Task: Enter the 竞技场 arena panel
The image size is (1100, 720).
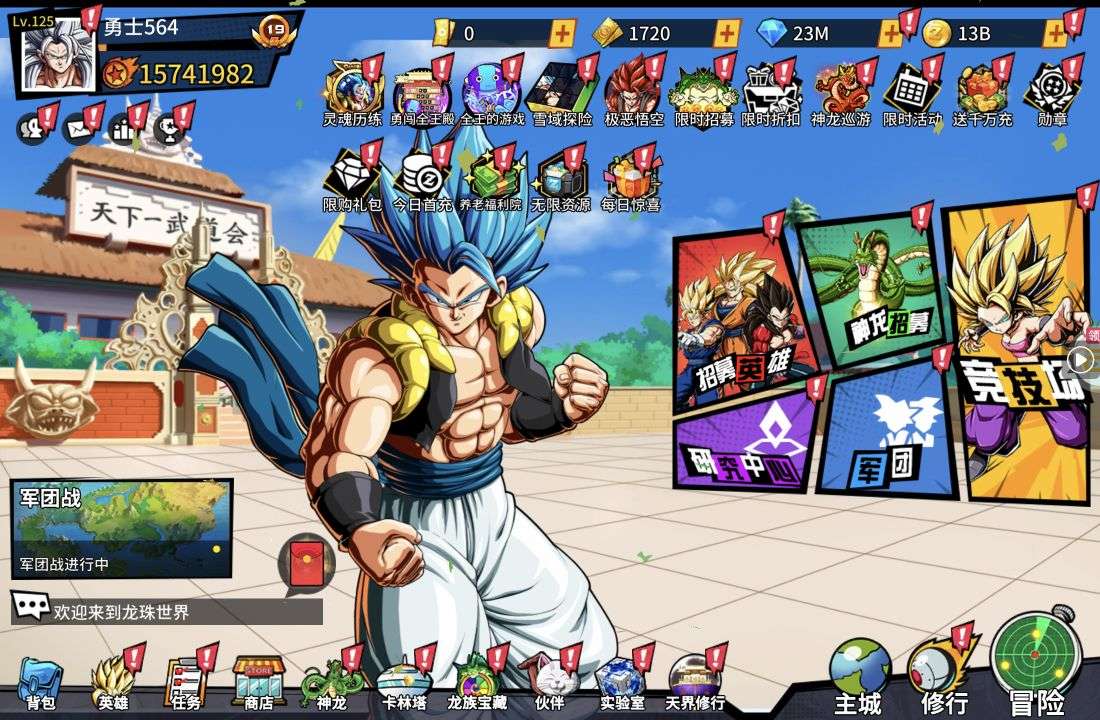Action: (x=1018, y=350)
